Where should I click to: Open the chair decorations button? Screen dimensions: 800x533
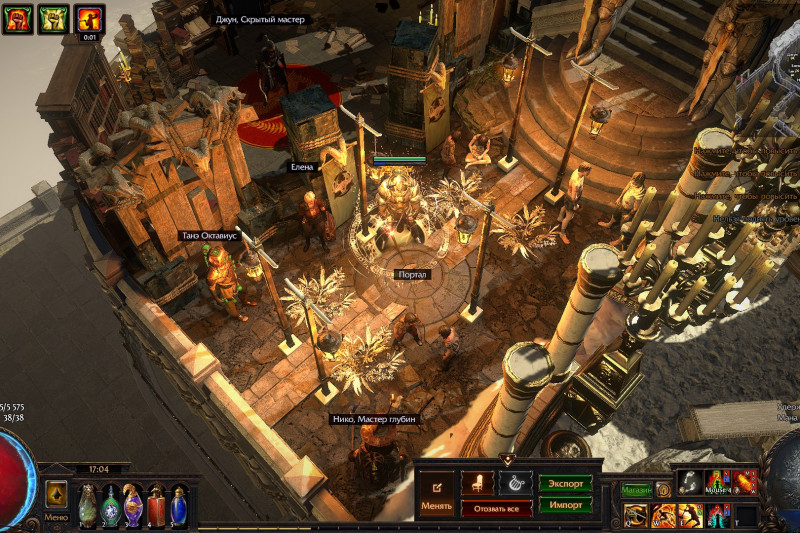(x=477, y=483)
